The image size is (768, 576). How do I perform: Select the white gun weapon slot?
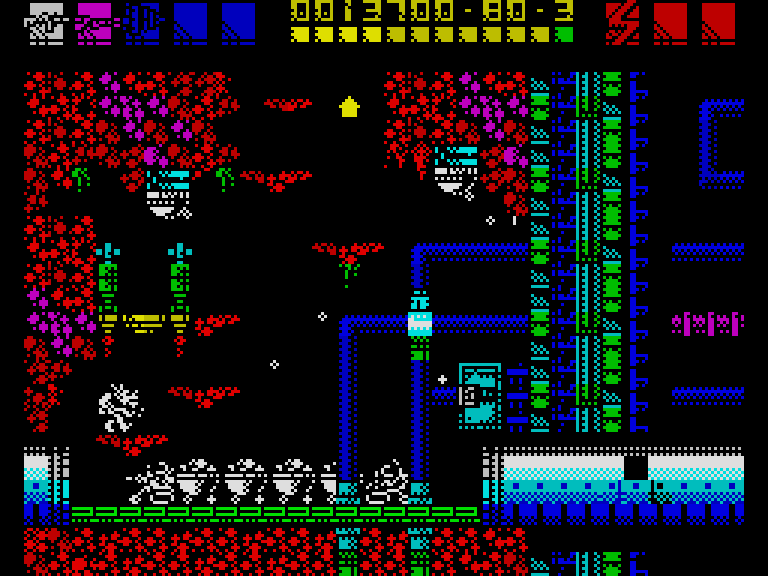[x=46, y=23]
